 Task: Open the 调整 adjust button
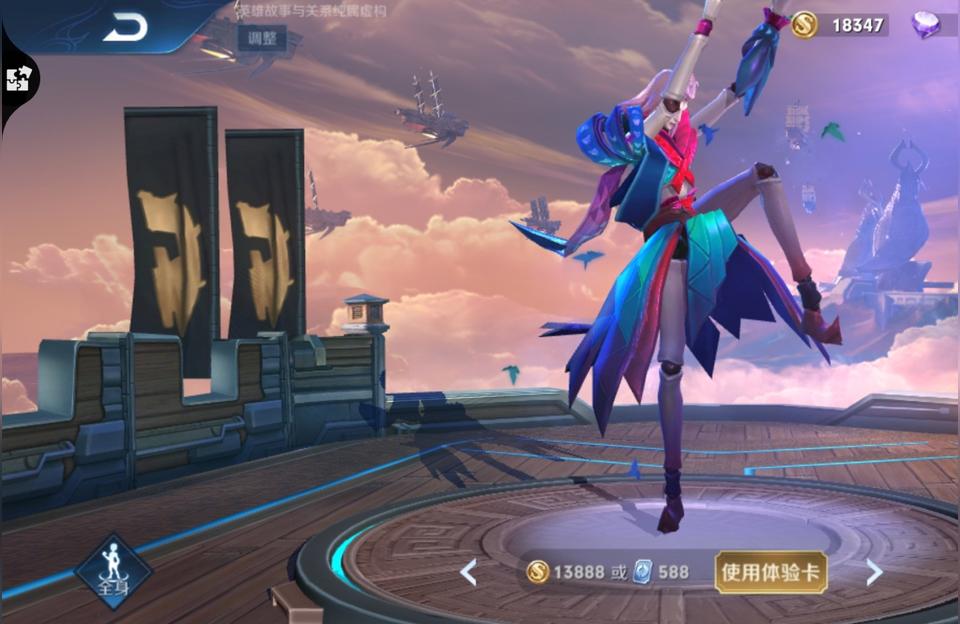[261, 38]
